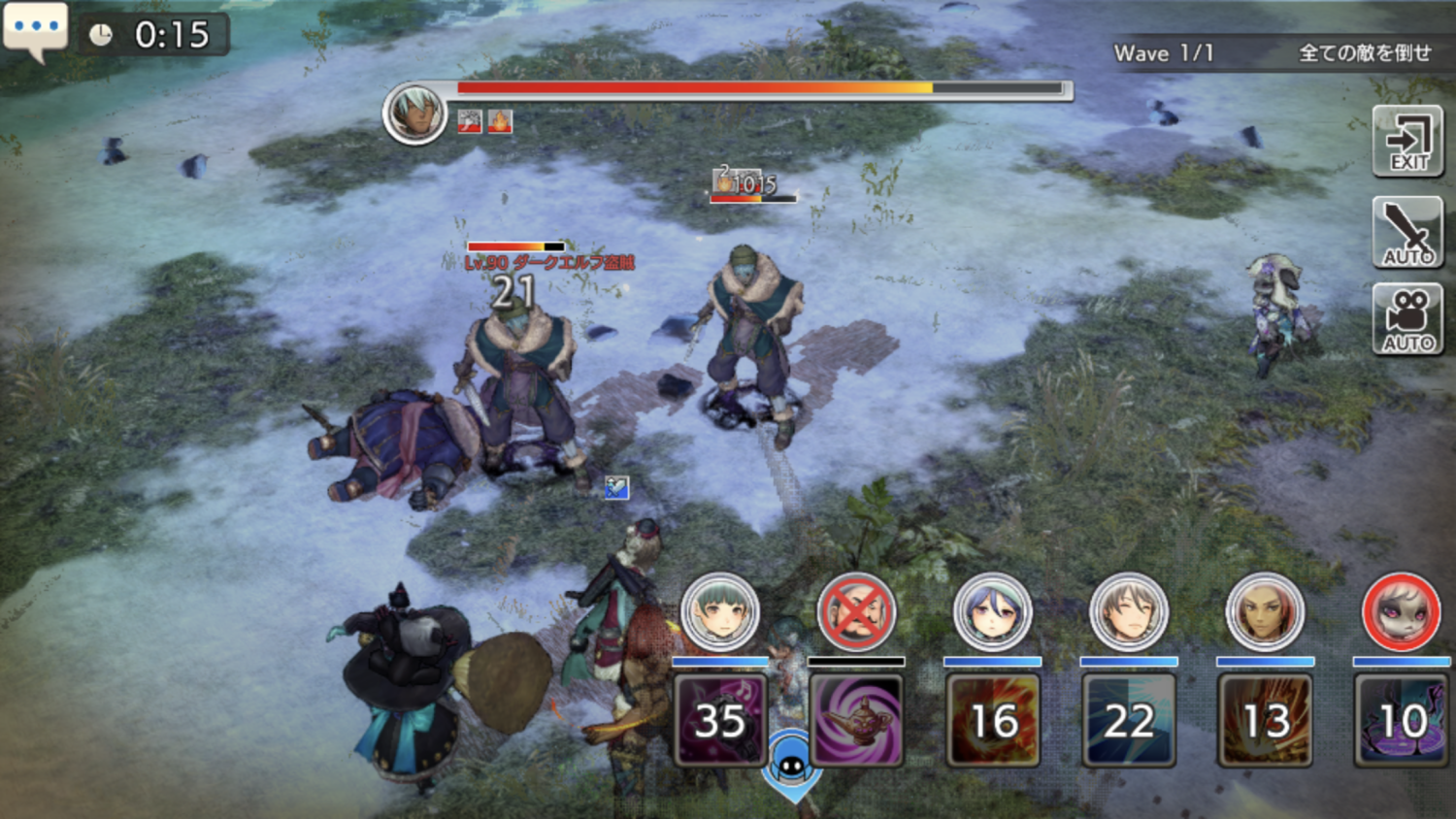The height and width of the screenshot is (819, 1456).
Task: Activate the skill showing cooldown 35
Action: [x=719, y=720]
